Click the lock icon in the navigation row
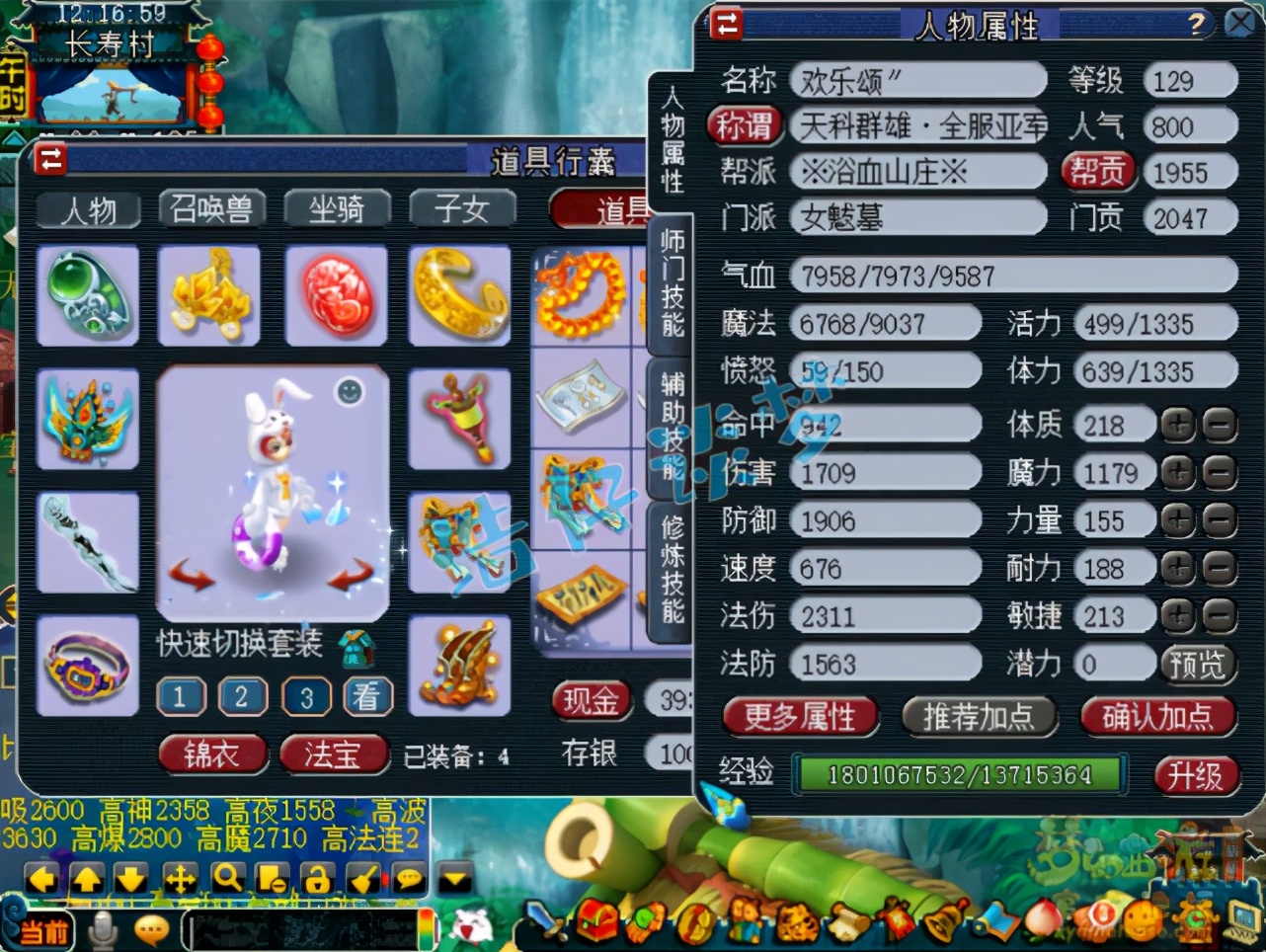 point(316,876)
